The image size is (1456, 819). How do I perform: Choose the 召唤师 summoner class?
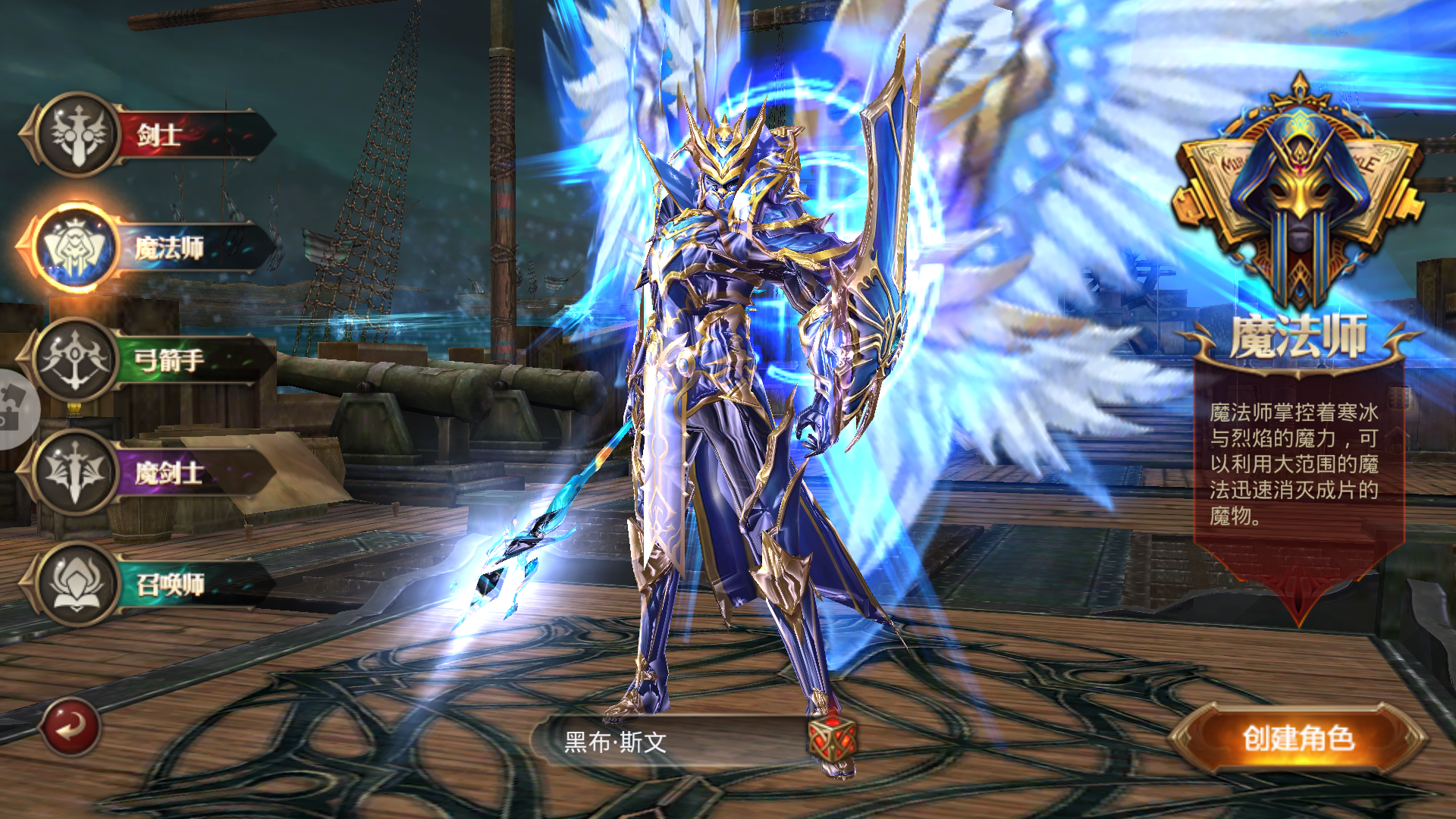152,584
